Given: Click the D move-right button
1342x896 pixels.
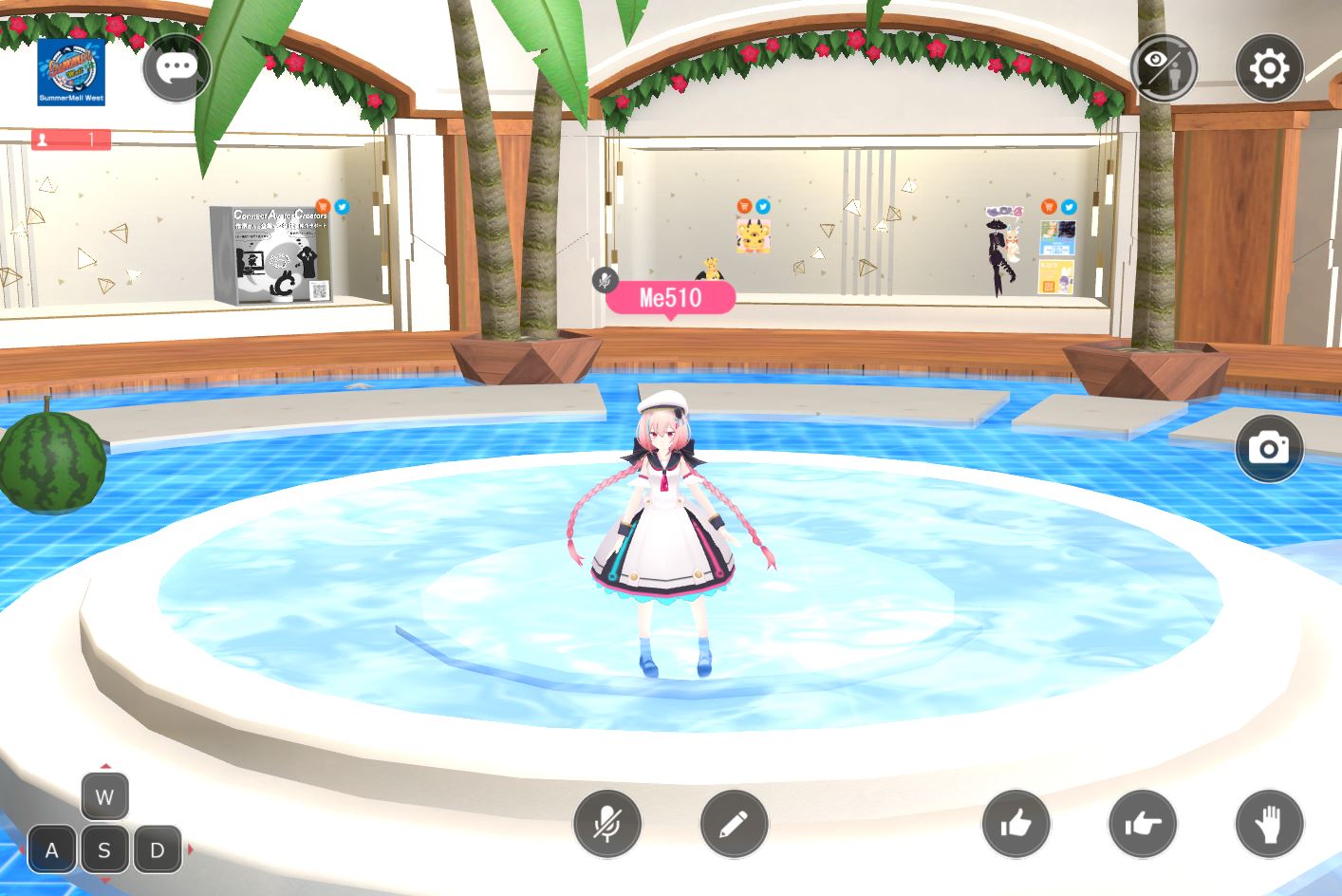Looking at the screenshot, I should tap(158, 850).
